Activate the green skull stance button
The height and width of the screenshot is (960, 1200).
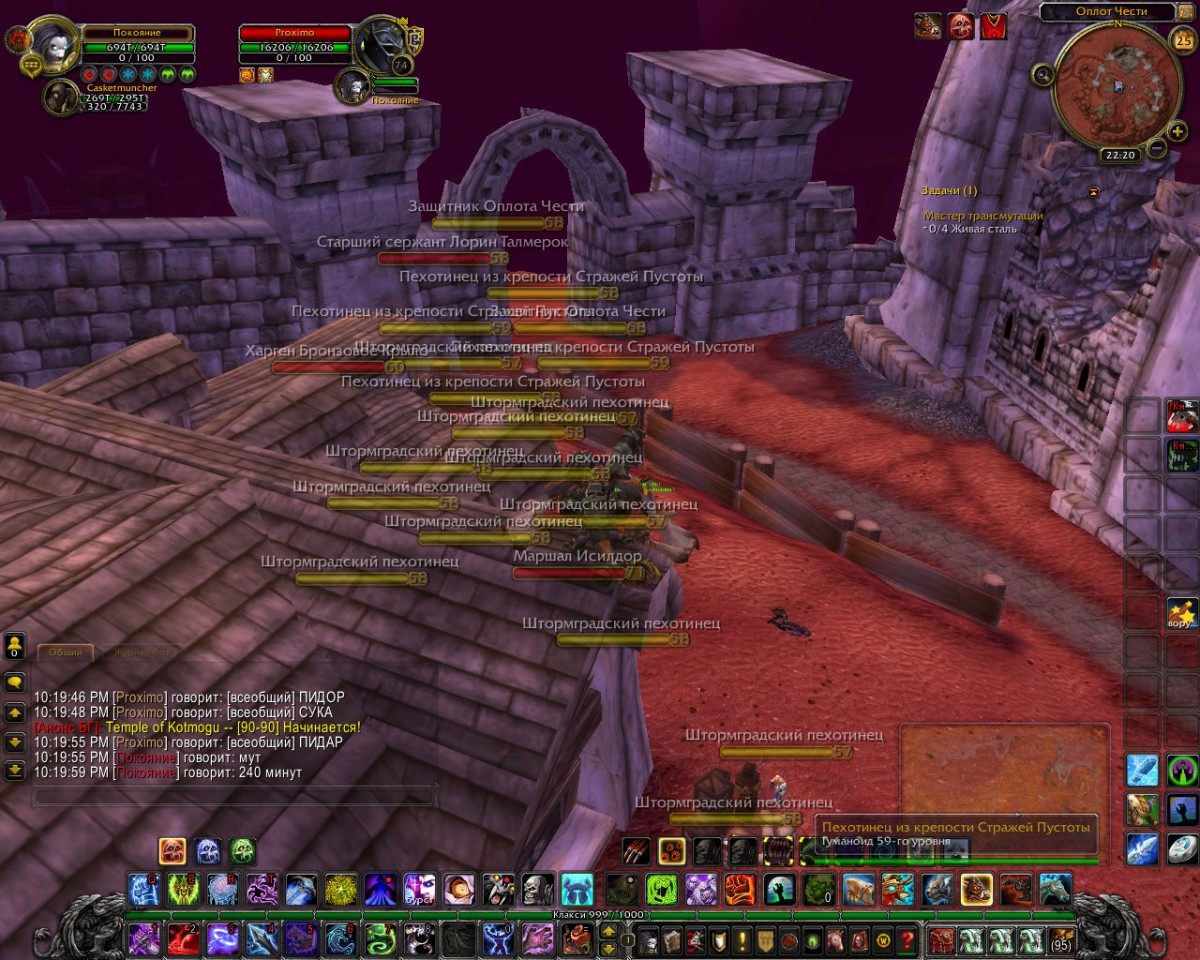pos(242,851)
